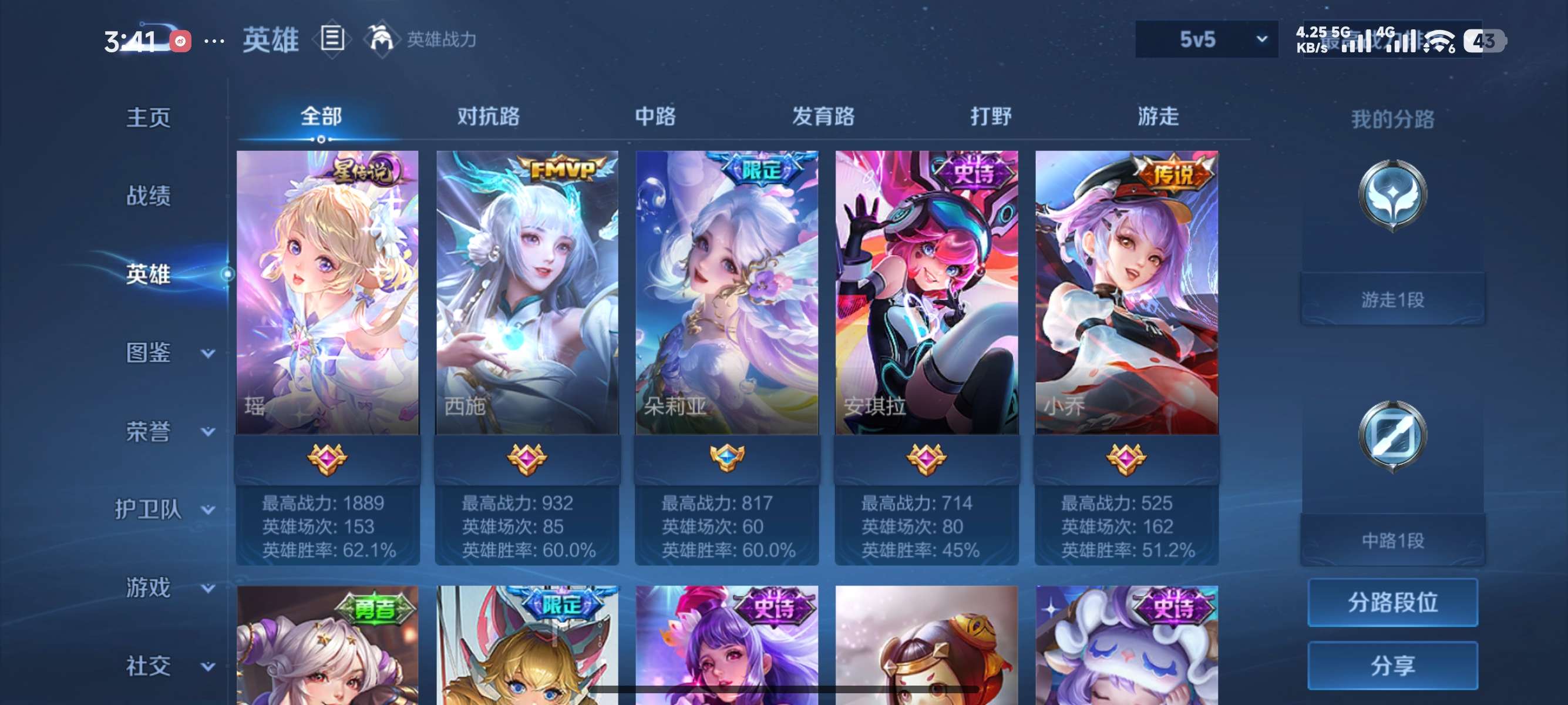Open 英雄战力 via the helmet icon
The image size is (1568, 705).
click(x=381, y=39)
